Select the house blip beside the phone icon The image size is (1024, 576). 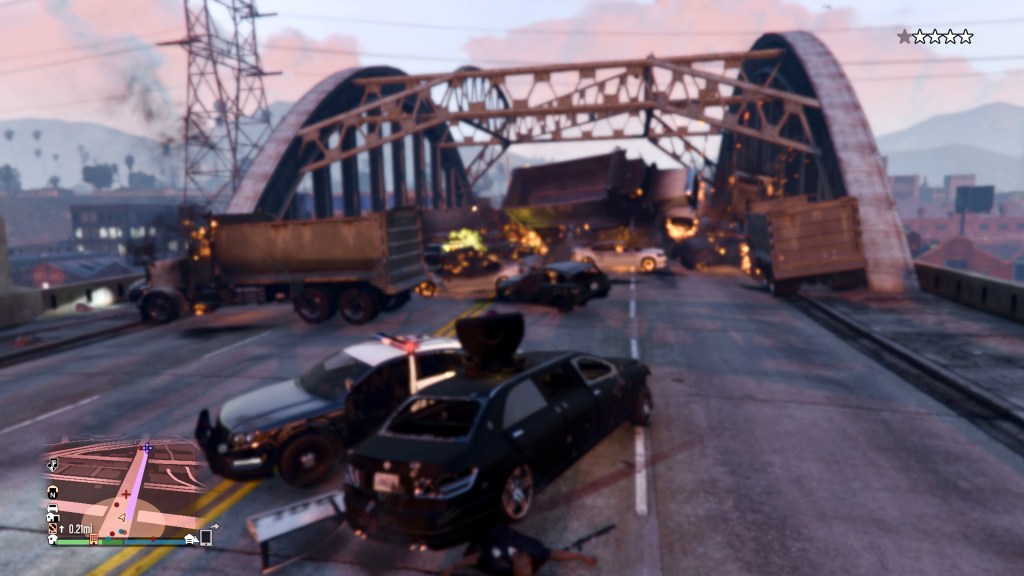(190, 539)
